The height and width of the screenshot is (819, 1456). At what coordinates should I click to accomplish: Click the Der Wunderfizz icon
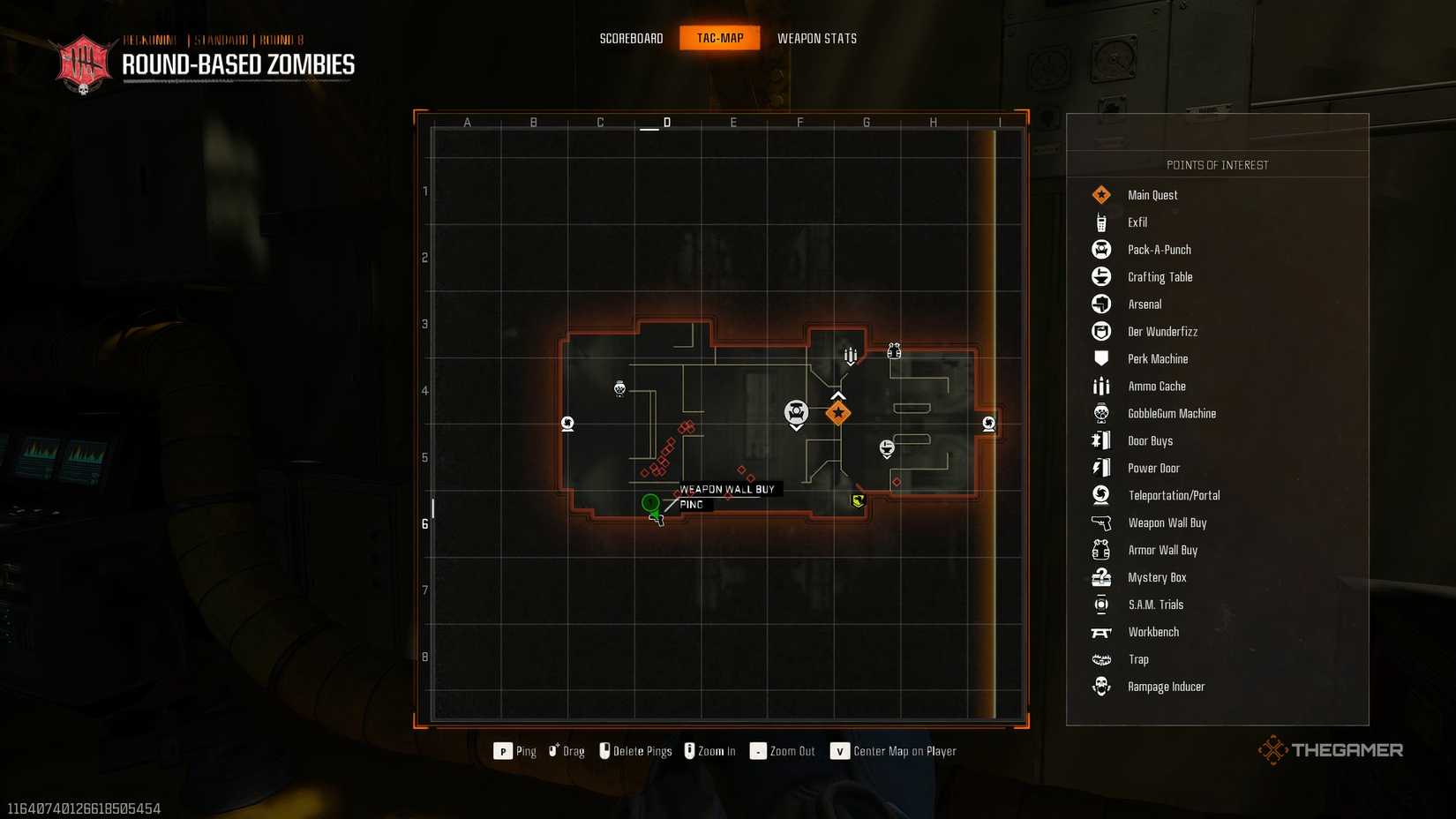click(x=1101, y=331)
